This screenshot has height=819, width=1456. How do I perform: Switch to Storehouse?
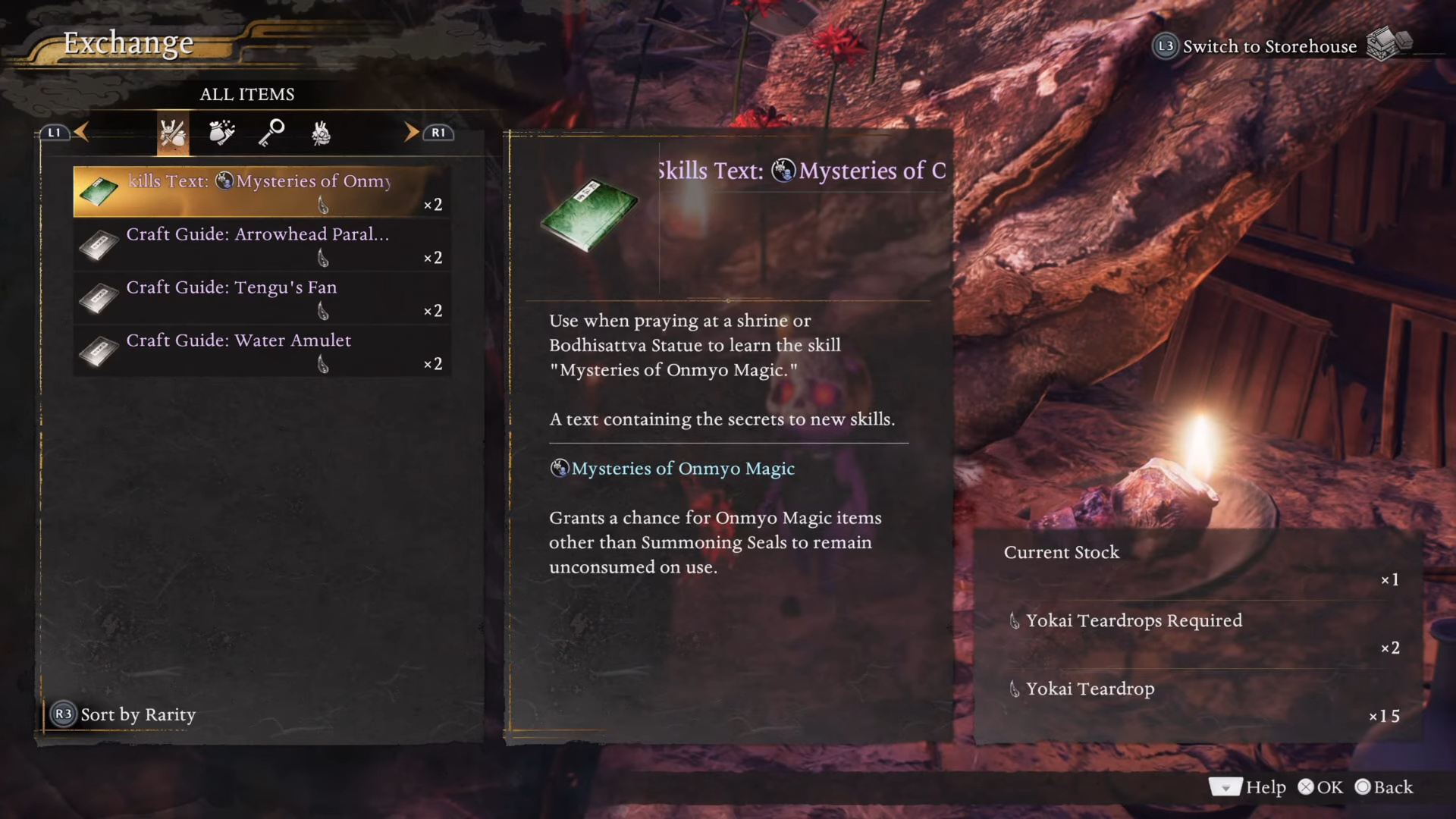pos(1269,46)
